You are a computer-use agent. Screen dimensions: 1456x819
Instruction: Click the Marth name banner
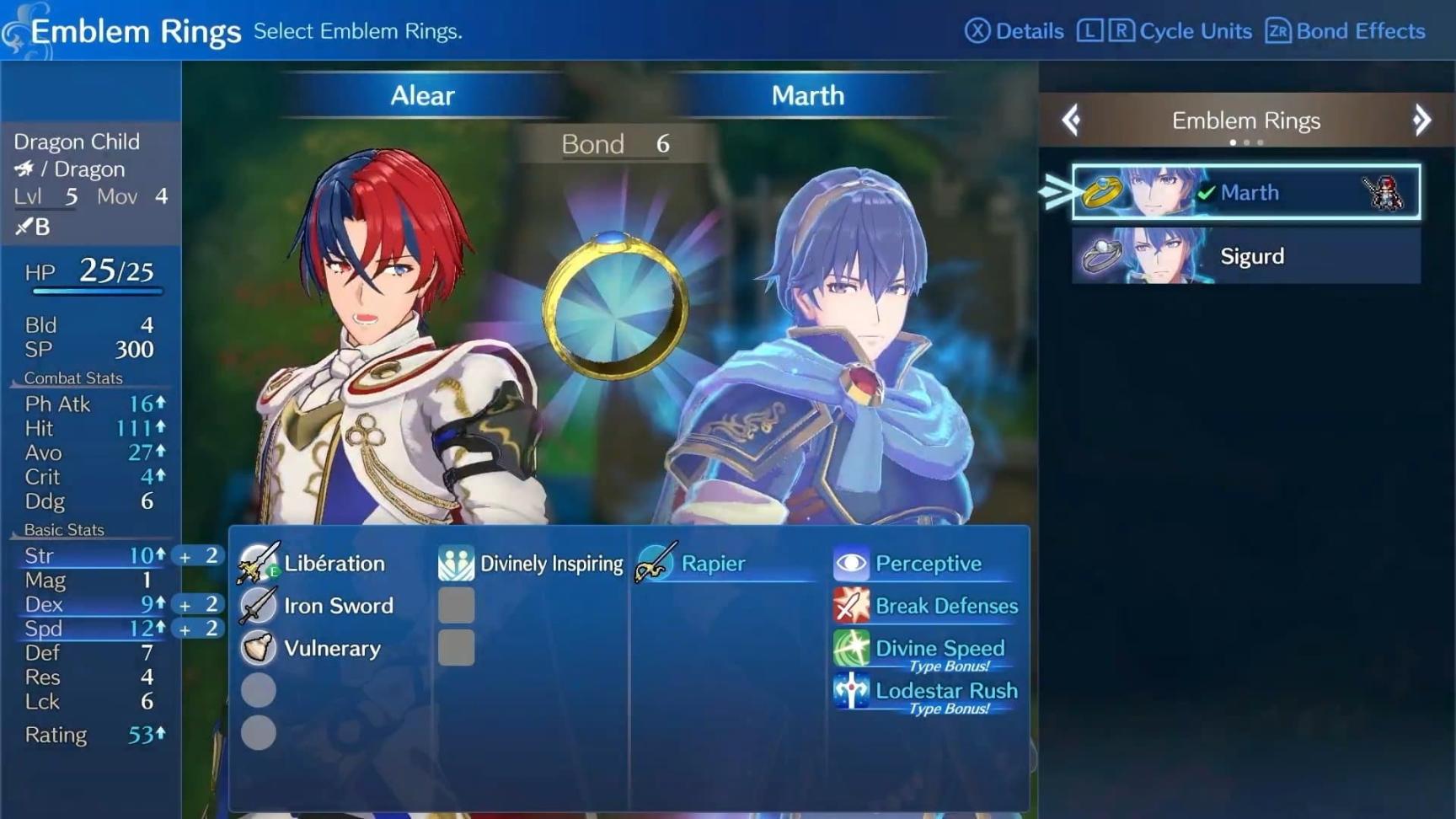pyautogui.click(x=806, y=95)
